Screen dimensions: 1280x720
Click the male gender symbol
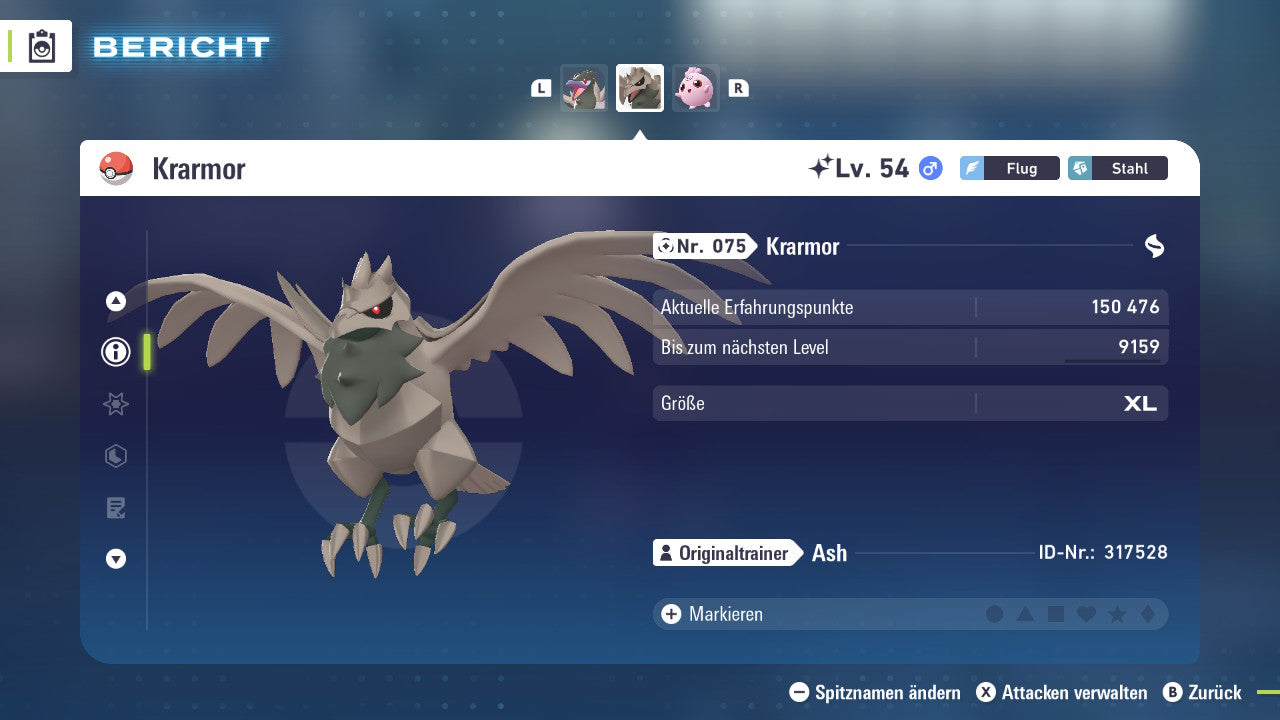(x=929, y=168)
